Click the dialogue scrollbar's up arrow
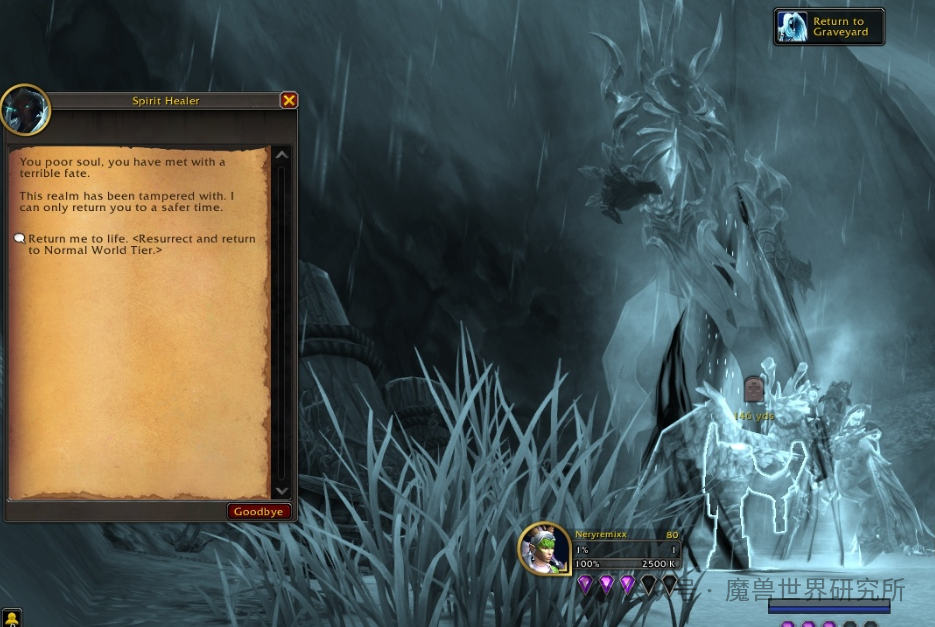 click(x=282, y=155)
